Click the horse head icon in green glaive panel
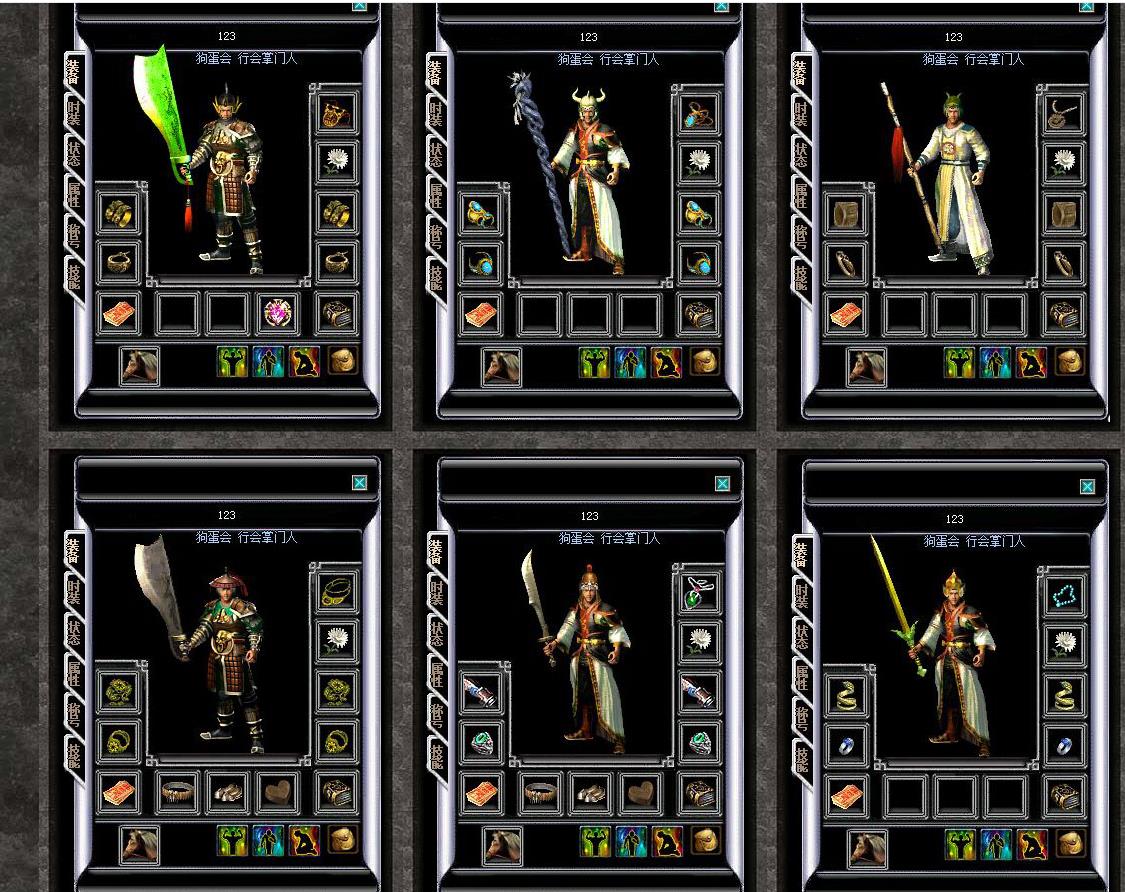The height and width of the screenshot is (892, 1125). point(140,366)
